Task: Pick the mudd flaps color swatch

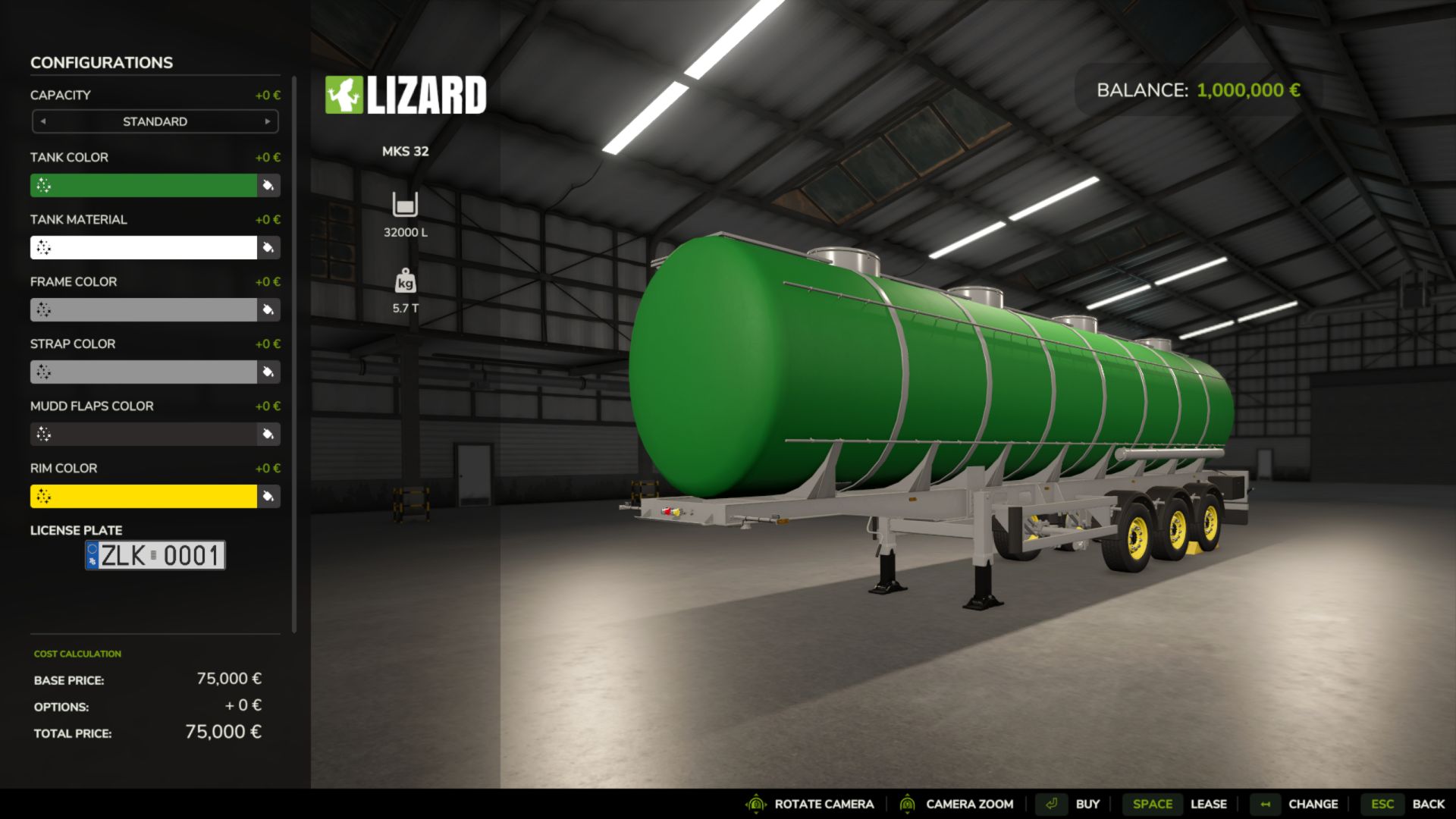Action: tap(144, 434)
